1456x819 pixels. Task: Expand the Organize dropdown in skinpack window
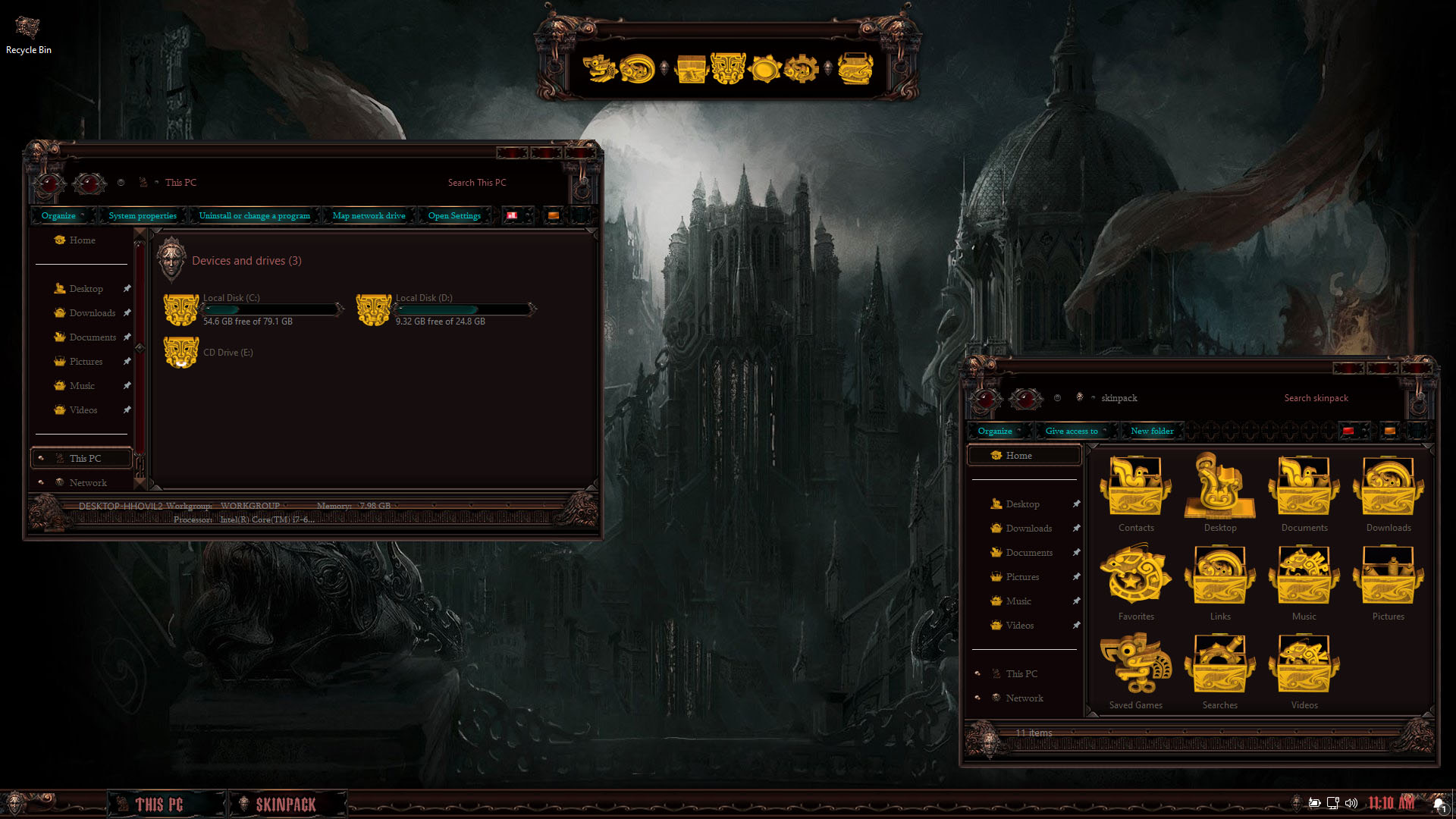pyautogui.click(x=996, y=430)
